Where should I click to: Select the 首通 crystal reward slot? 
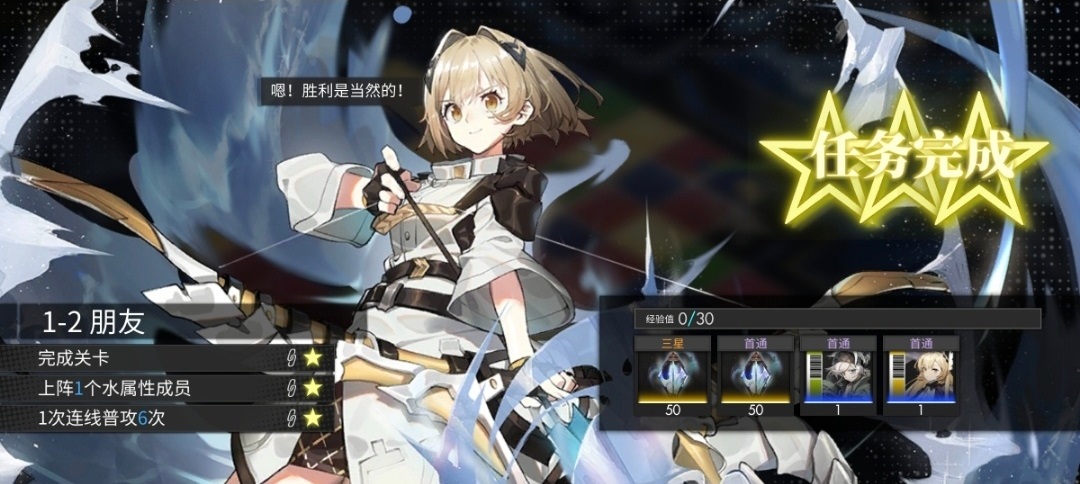point(756,377)
